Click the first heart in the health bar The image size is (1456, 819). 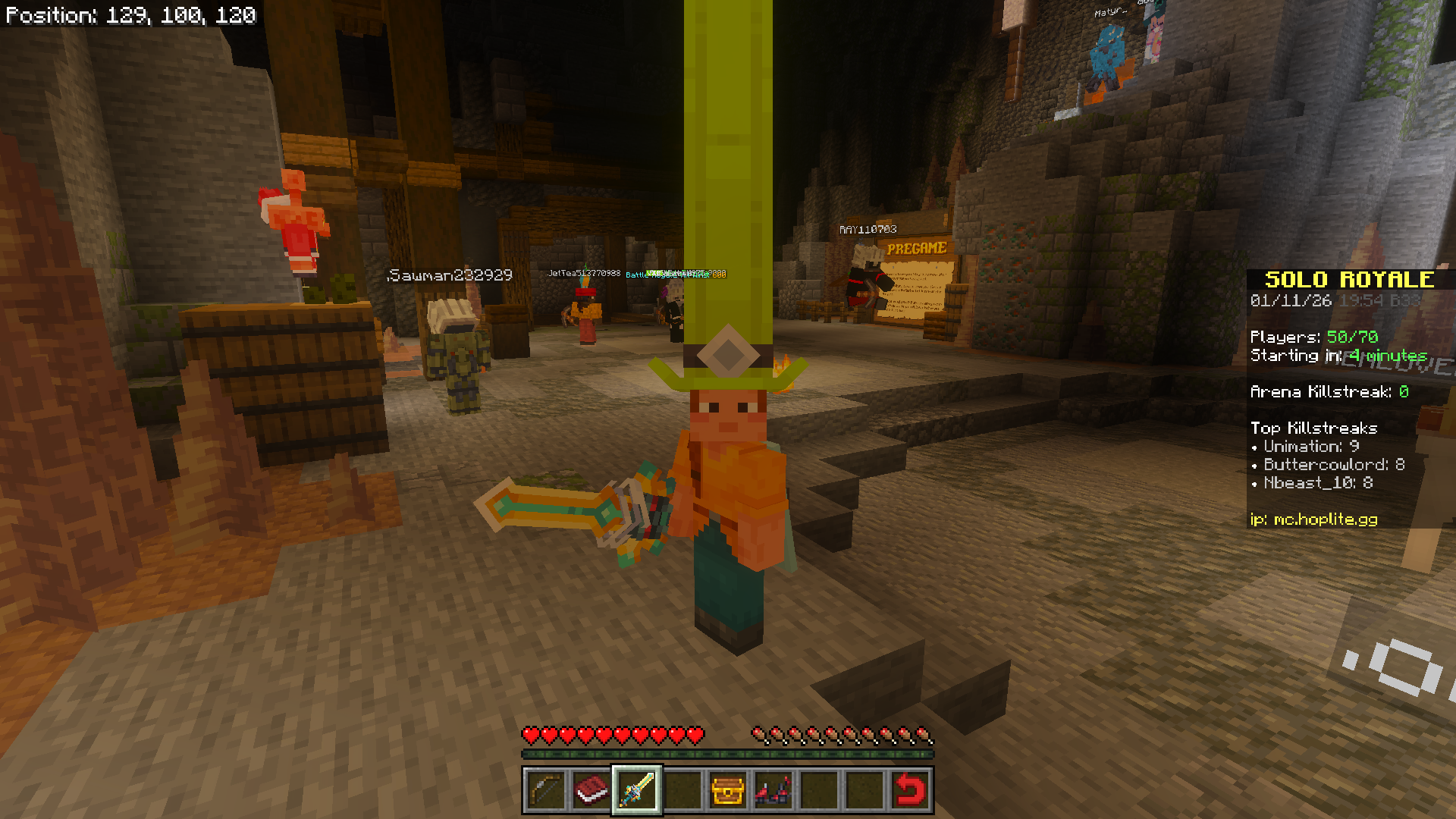click(x=531, y=736)
